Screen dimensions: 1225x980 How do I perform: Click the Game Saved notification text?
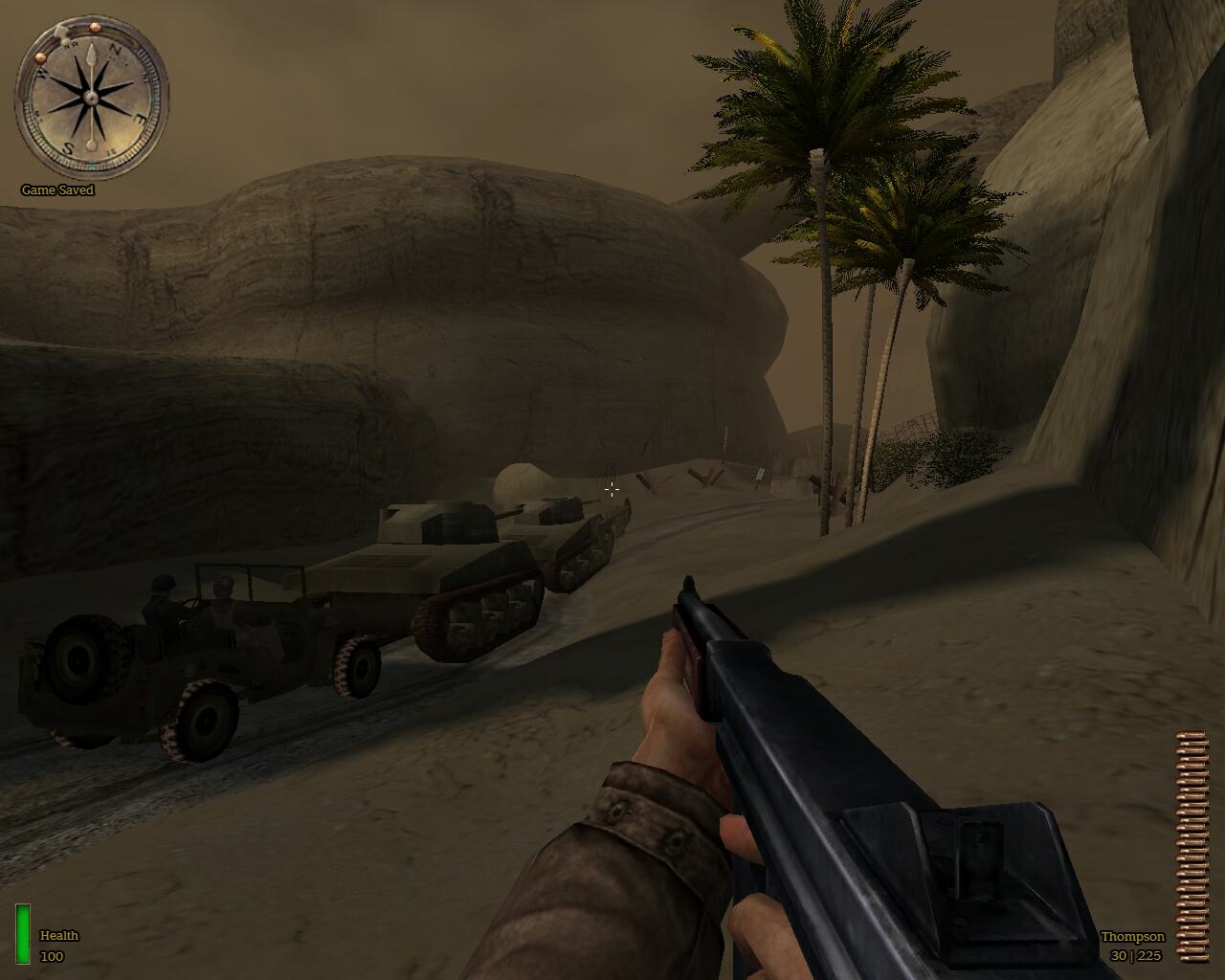click(x=56, y=190)
